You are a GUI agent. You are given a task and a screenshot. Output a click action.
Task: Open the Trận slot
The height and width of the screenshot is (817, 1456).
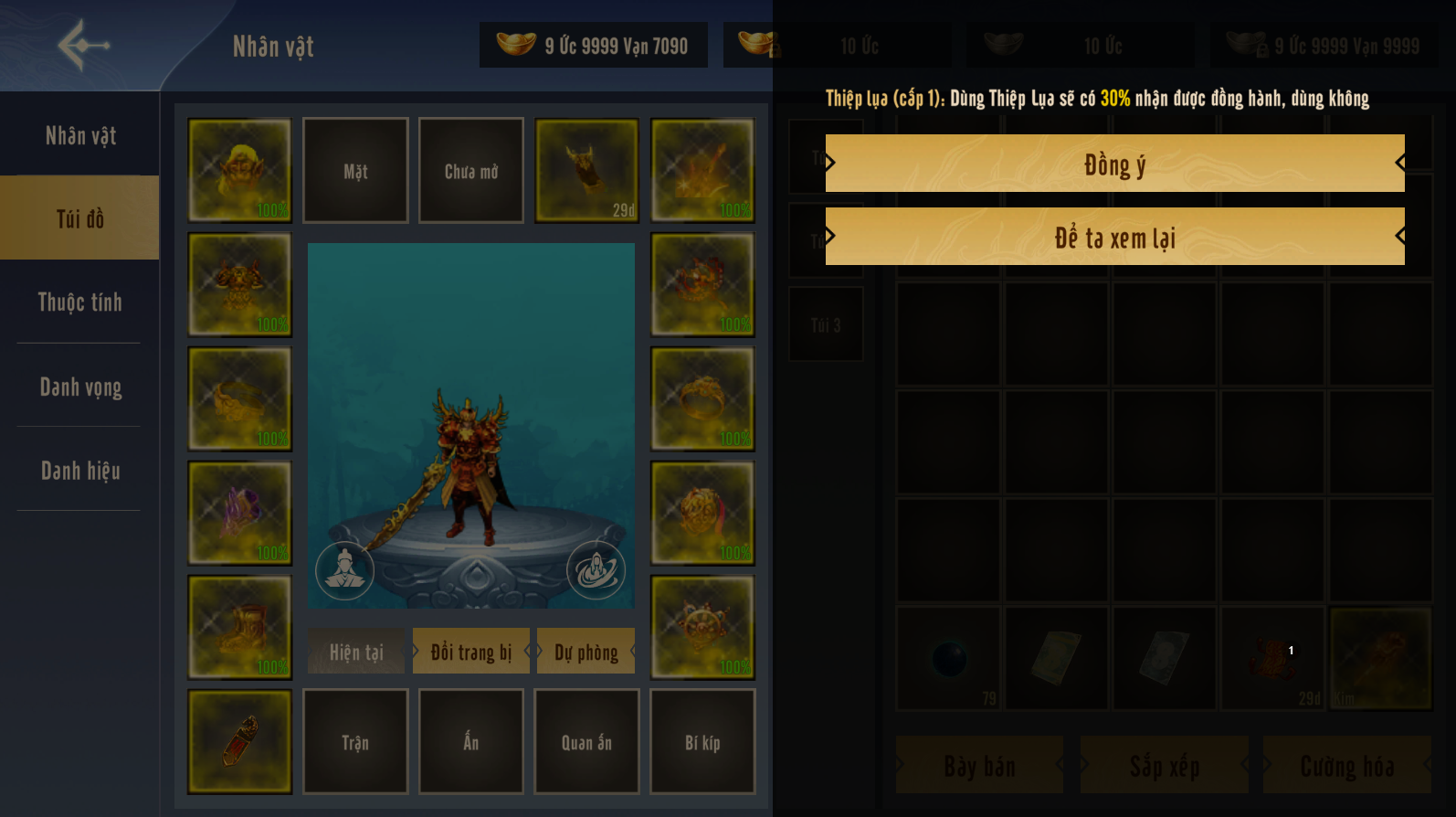355,742
